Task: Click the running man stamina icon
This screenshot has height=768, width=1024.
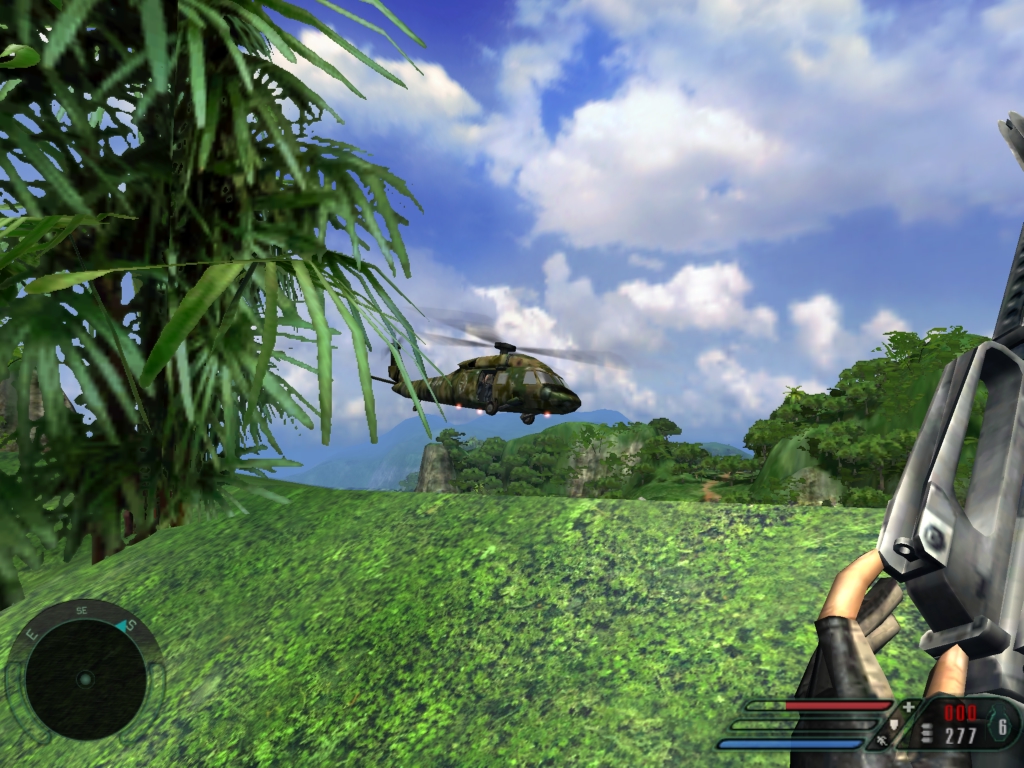Action: point(882,742)
